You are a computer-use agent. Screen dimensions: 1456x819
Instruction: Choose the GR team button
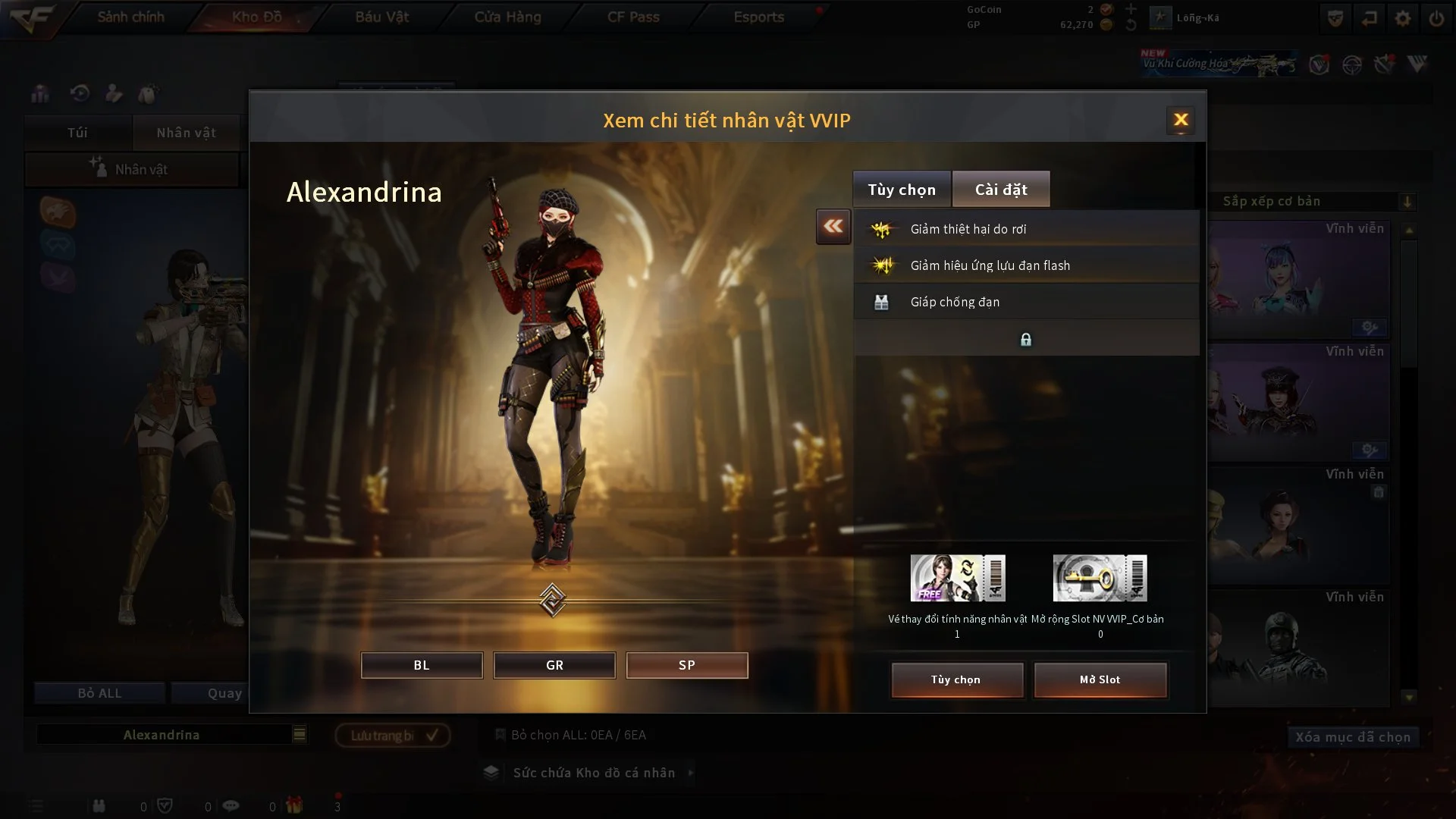(x=554, y=665)
